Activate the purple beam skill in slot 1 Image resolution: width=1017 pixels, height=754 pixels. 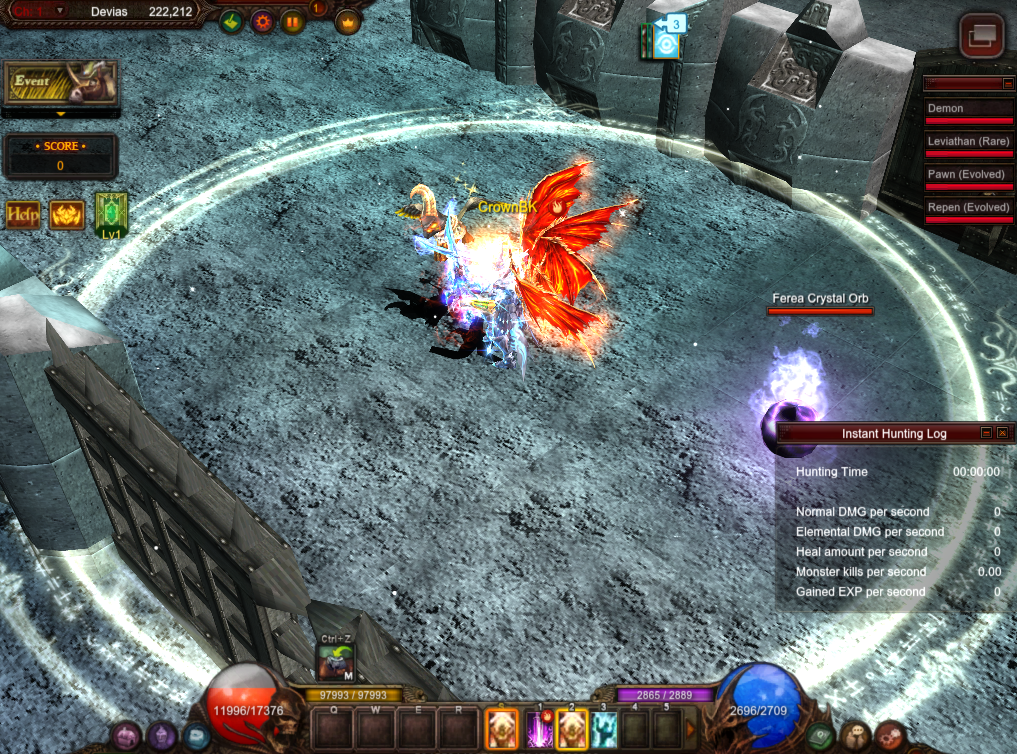pyautogui.click(x=539, y=729)
